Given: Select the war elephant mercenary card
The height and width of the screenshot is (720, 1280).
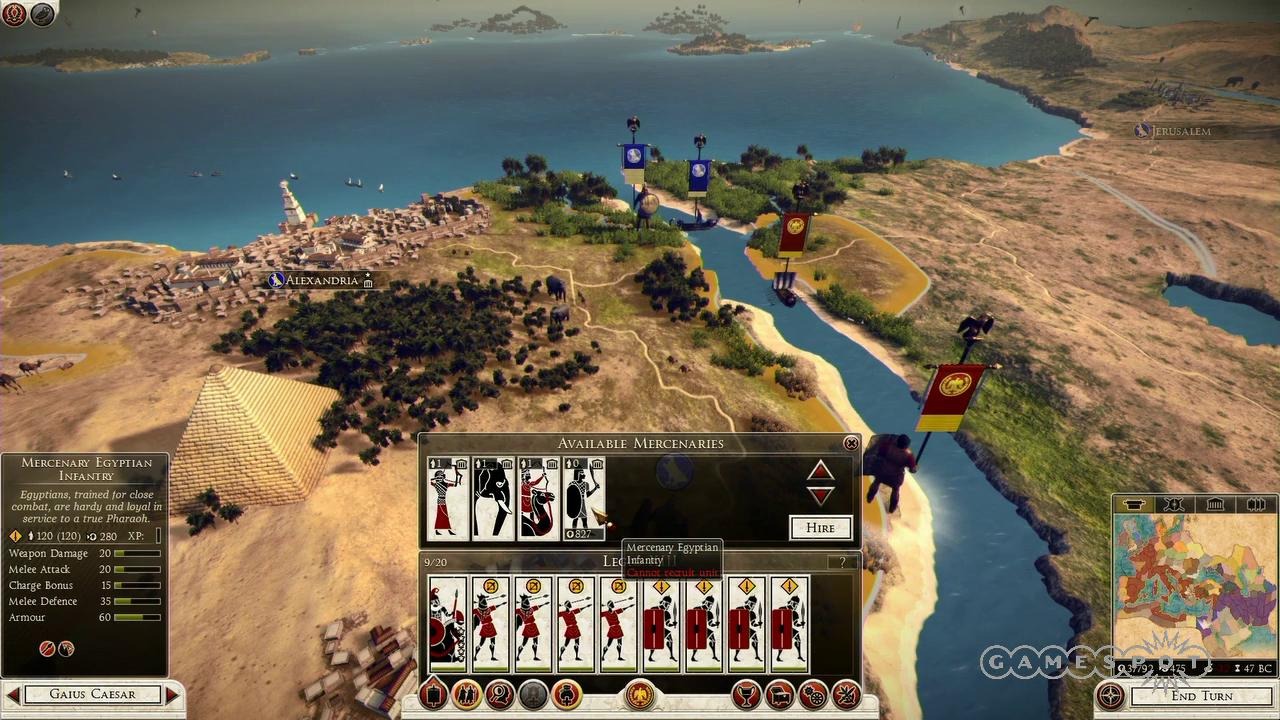Looking at the screenshot, I should pyautogui.click(x=492, y=498).
